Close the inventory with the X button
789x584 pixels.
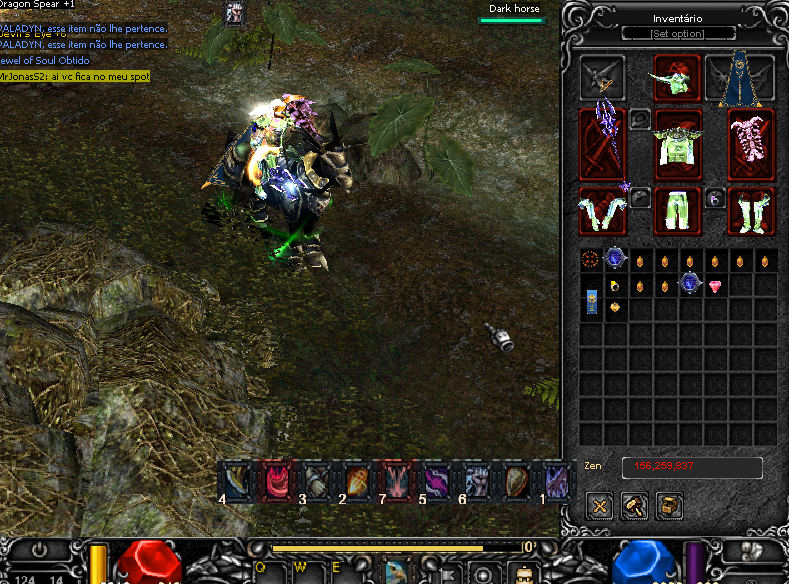[599, 506]
